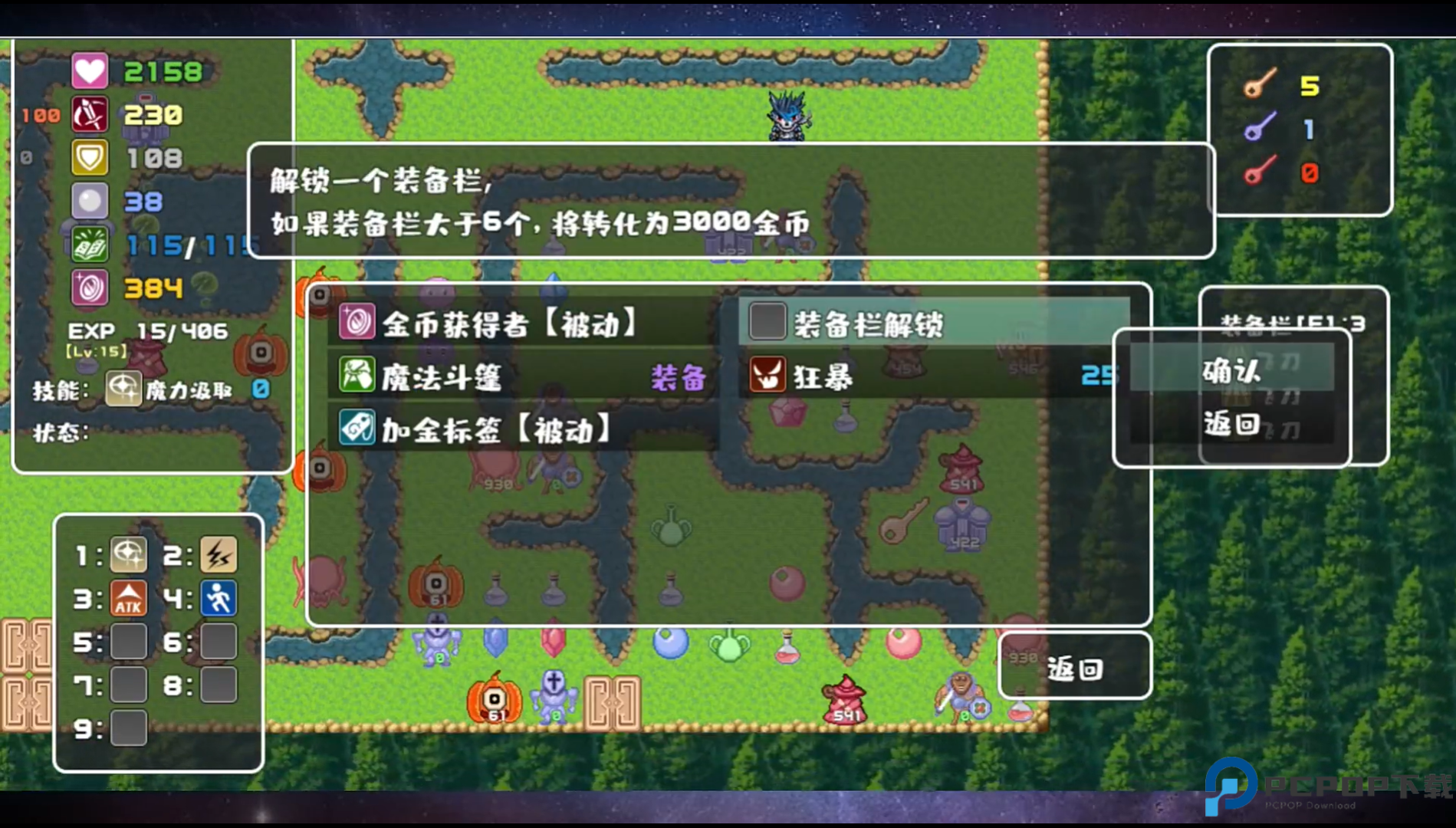The image size is (1456, 828).
Task: Click the heart health icon showing 2158
Action: click(89, 71)
